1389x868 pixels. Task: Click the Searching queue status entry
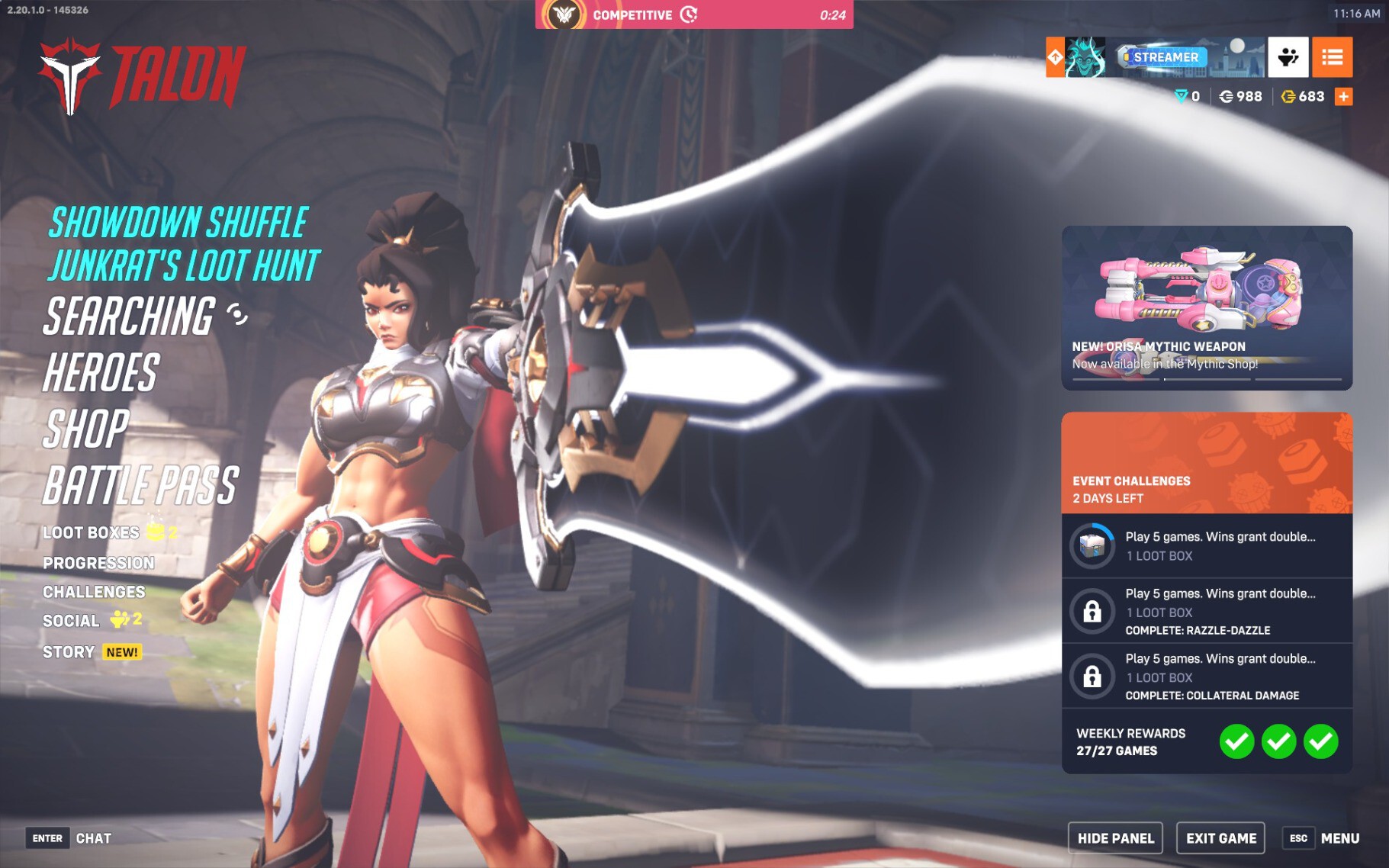pyautogui.click(x=130, y=317)
